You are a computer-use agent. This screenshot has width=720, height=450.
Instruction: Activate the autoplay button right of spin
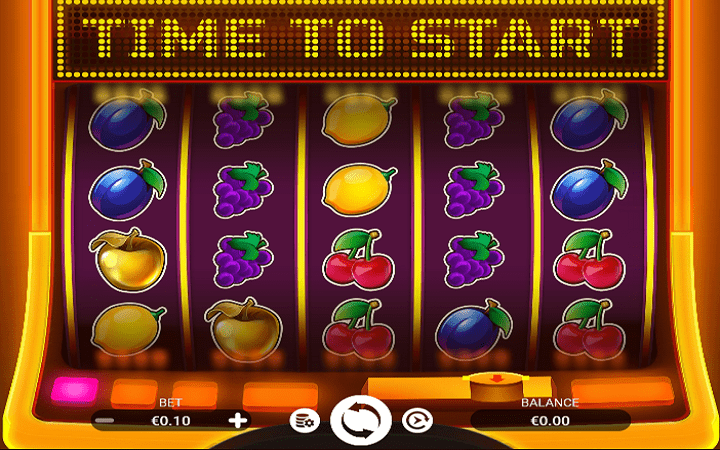[x=415, y=421]
